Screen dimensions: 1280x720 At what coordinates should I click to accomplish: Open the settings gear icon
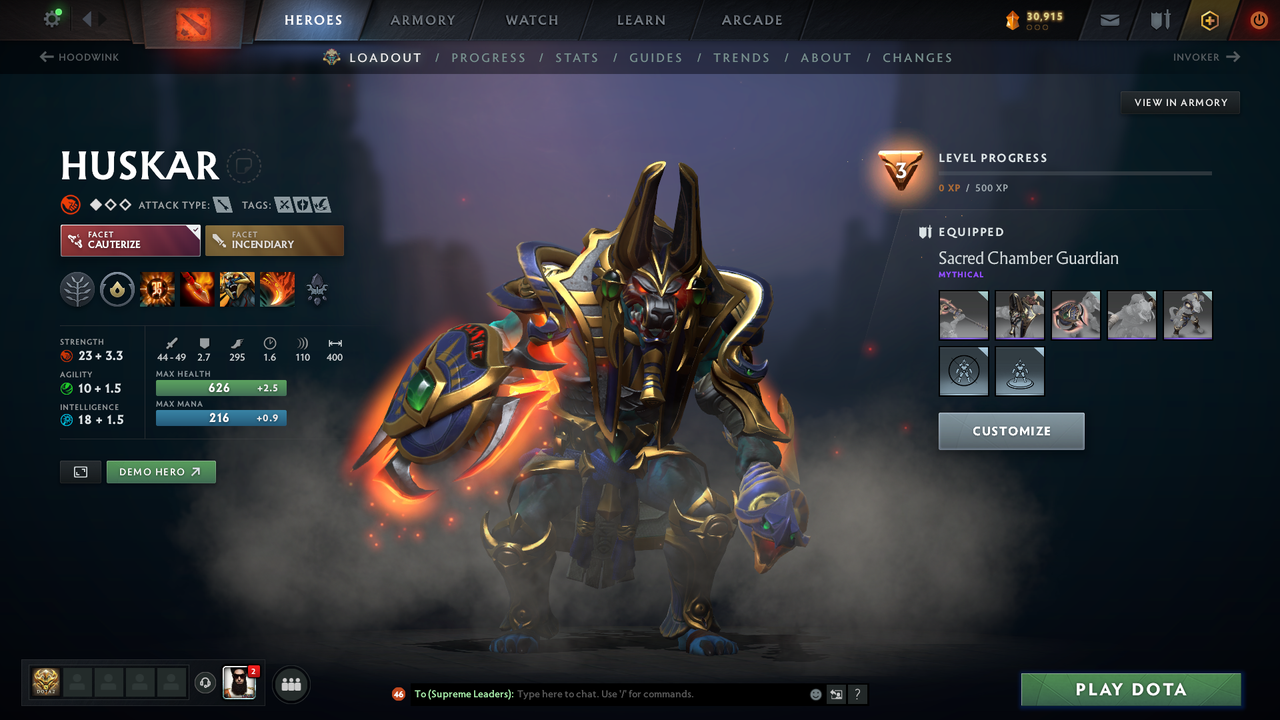pos(27,18)
